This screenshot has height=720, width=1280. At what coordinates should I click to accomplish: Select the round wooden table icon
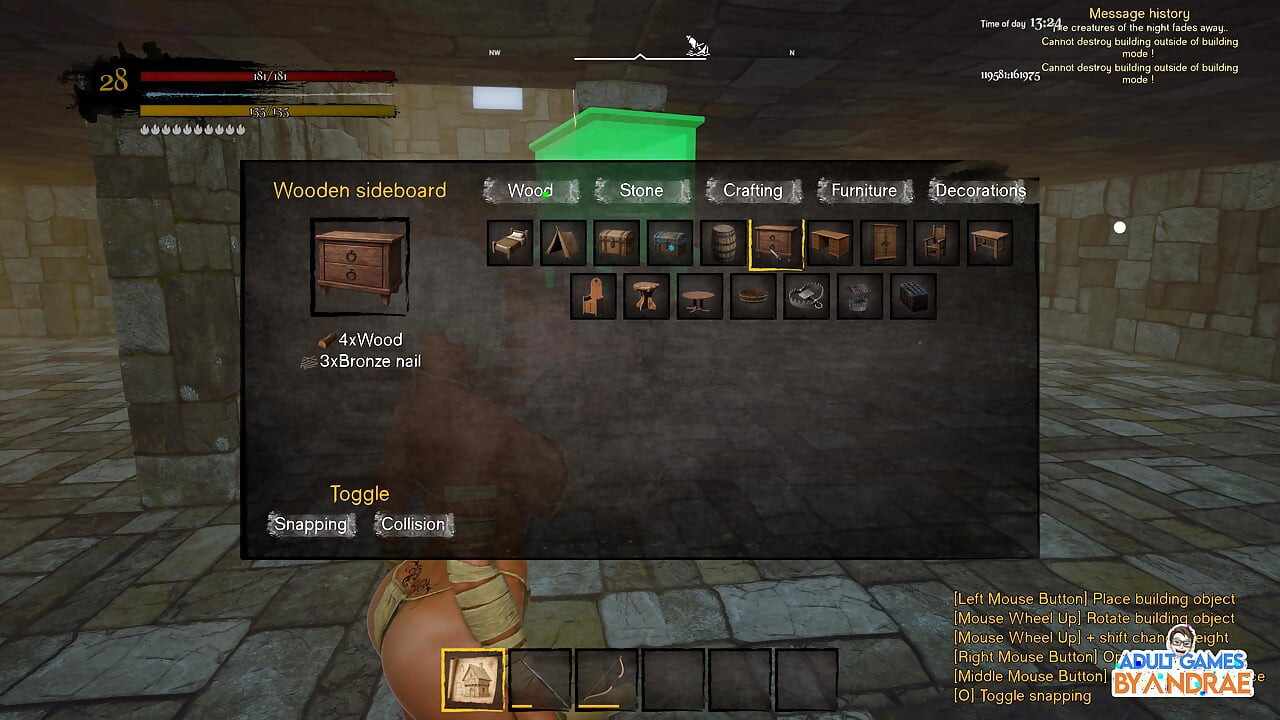click(x=699, y=297)
